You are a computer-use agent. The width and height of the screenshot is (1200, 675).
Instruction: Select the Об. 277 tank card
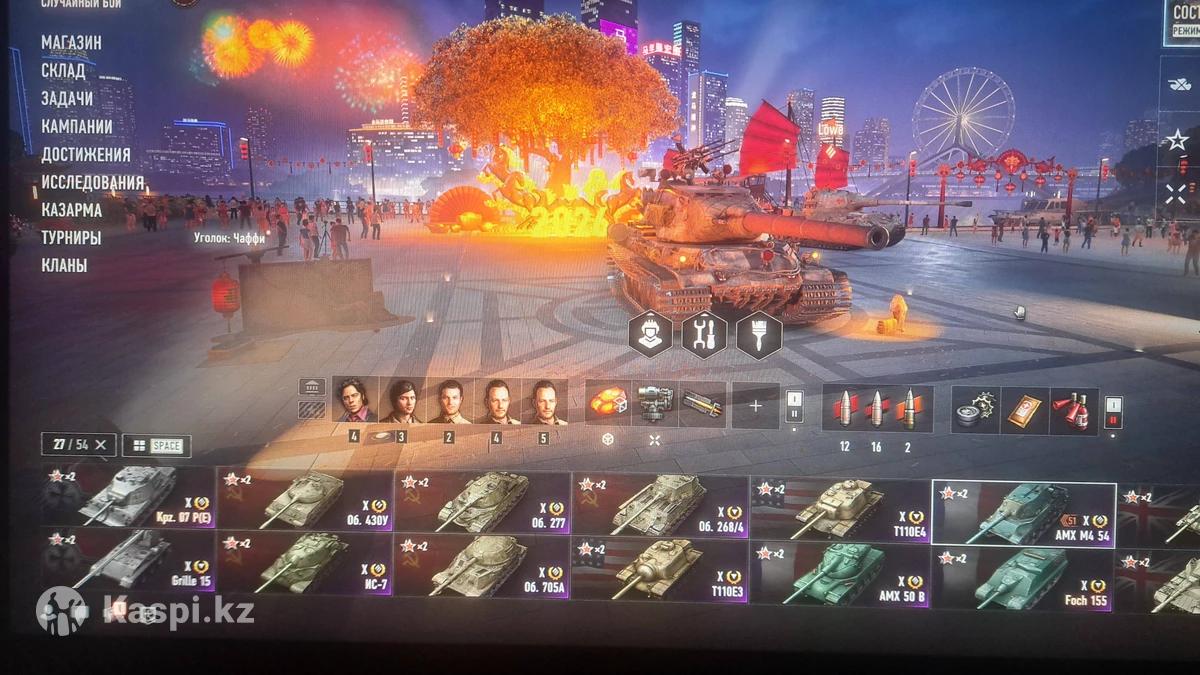(481, 502)
